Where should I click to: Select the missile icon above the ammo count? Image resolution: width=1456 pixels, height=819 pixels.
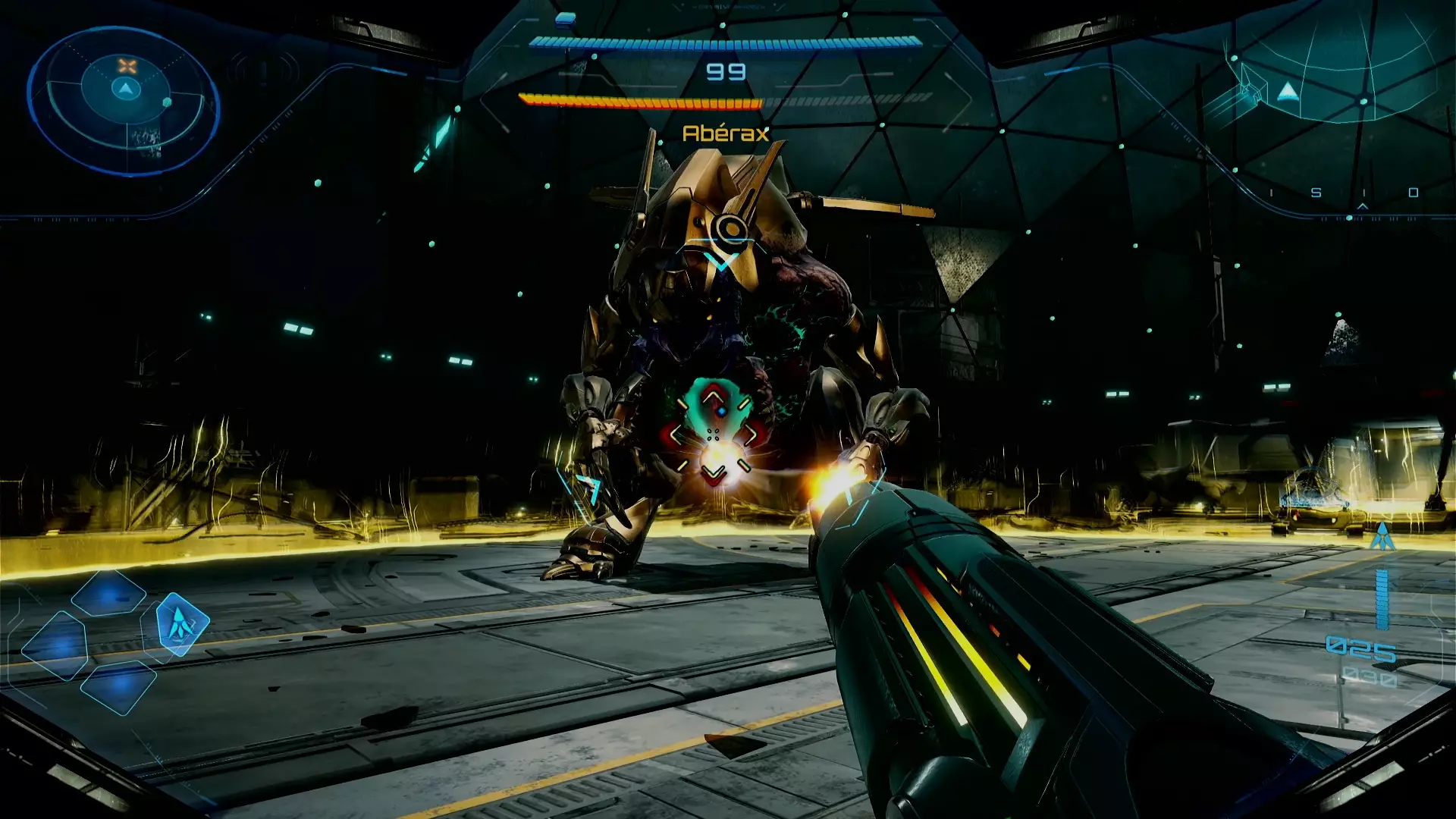(x=1382, y=536)
